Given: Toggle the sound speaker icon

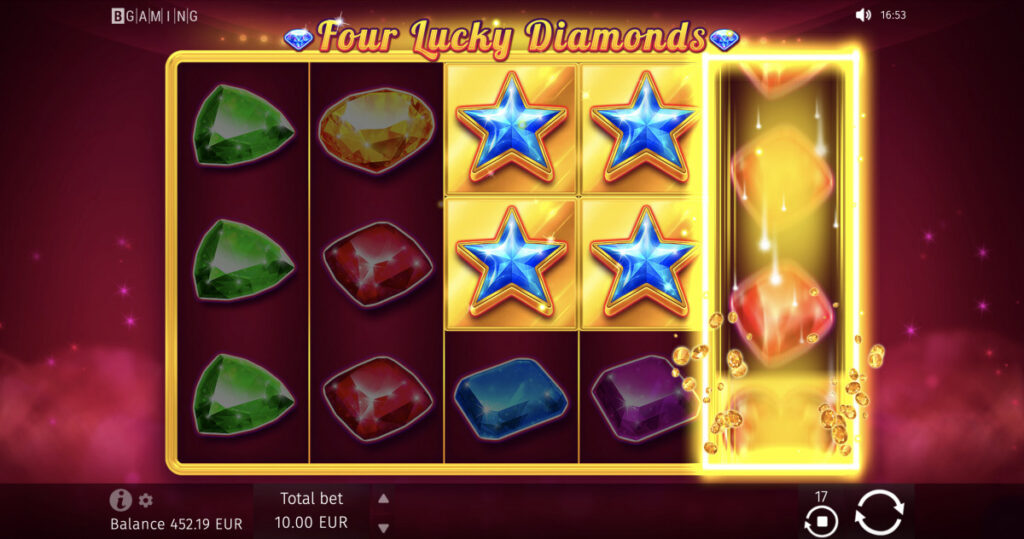Looking at the screenshot, I should coord(864,15).
